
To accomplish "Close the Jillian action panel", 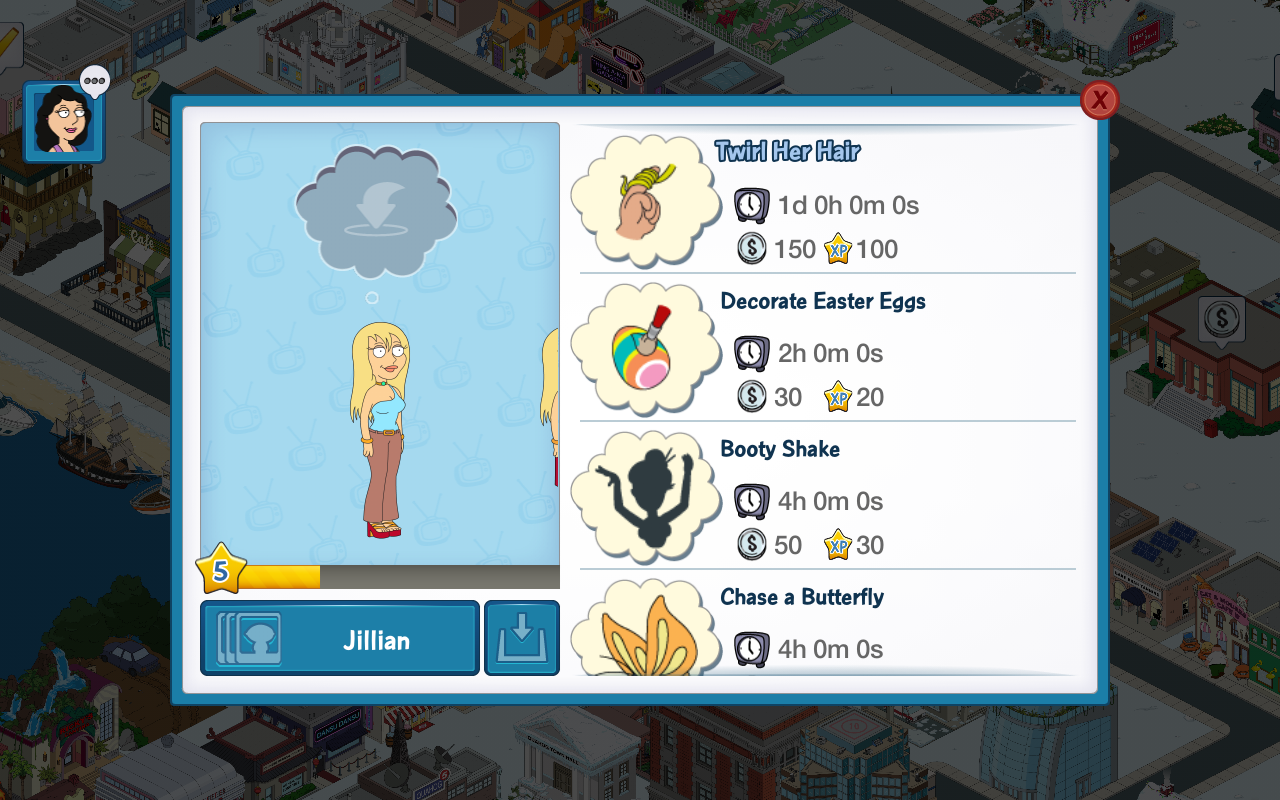I will pyautogui.click(x=1099, y=100).
